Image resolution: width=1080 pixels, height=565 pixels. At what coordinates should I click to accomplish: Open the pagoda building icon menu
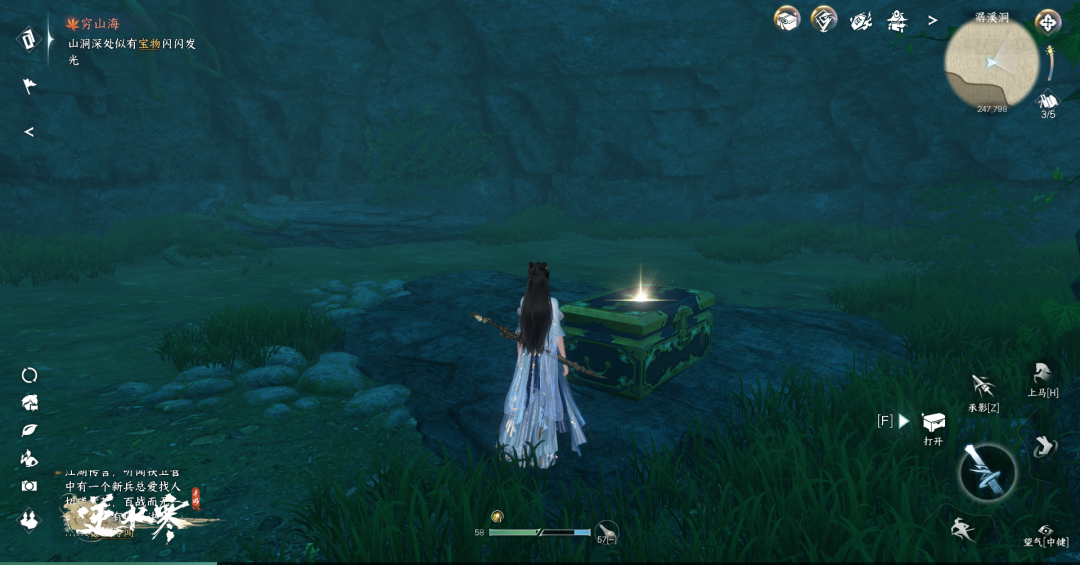tap(896, 20)
